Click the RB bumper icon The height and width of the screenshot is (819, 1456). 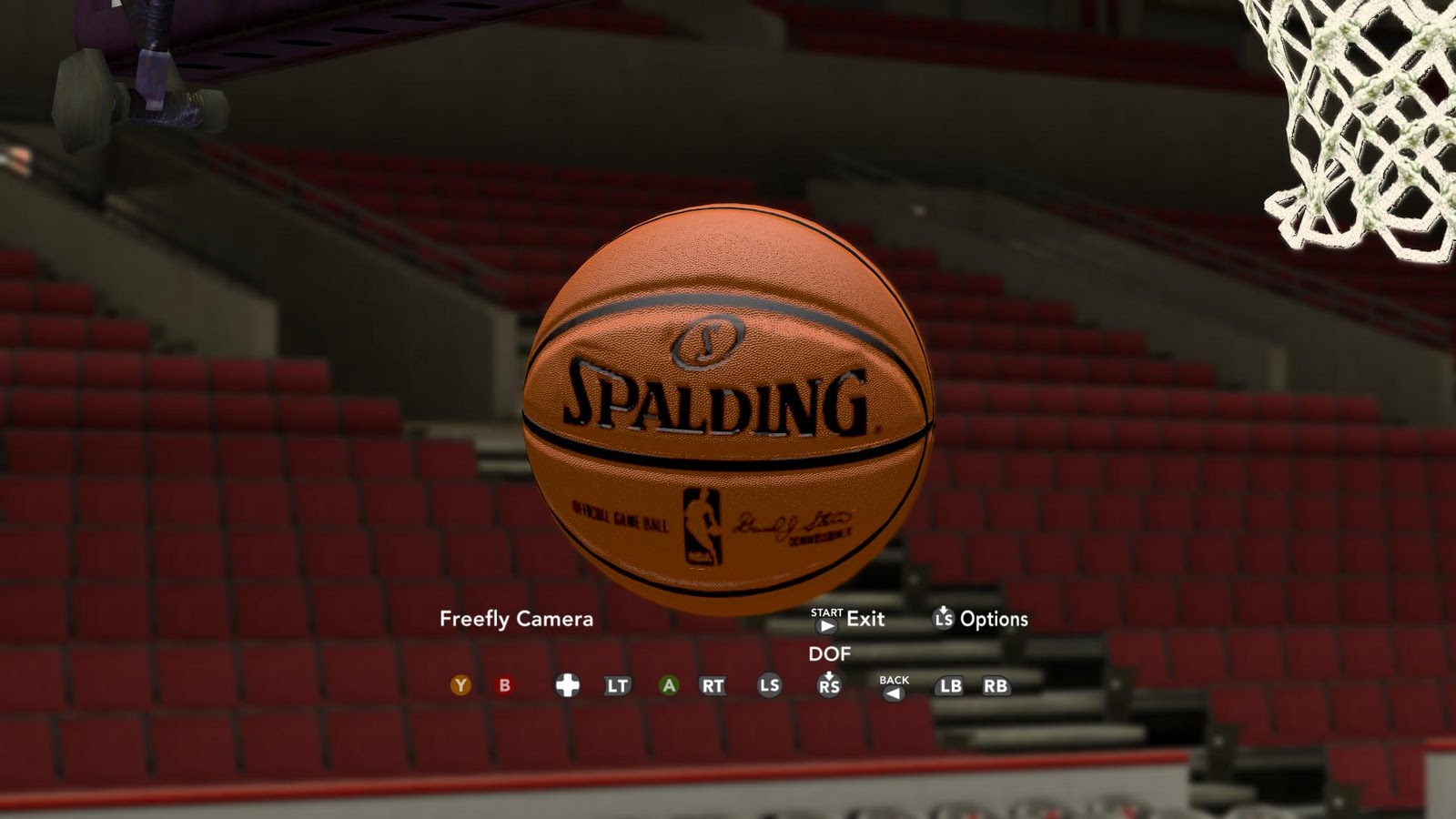click(996, 685)
